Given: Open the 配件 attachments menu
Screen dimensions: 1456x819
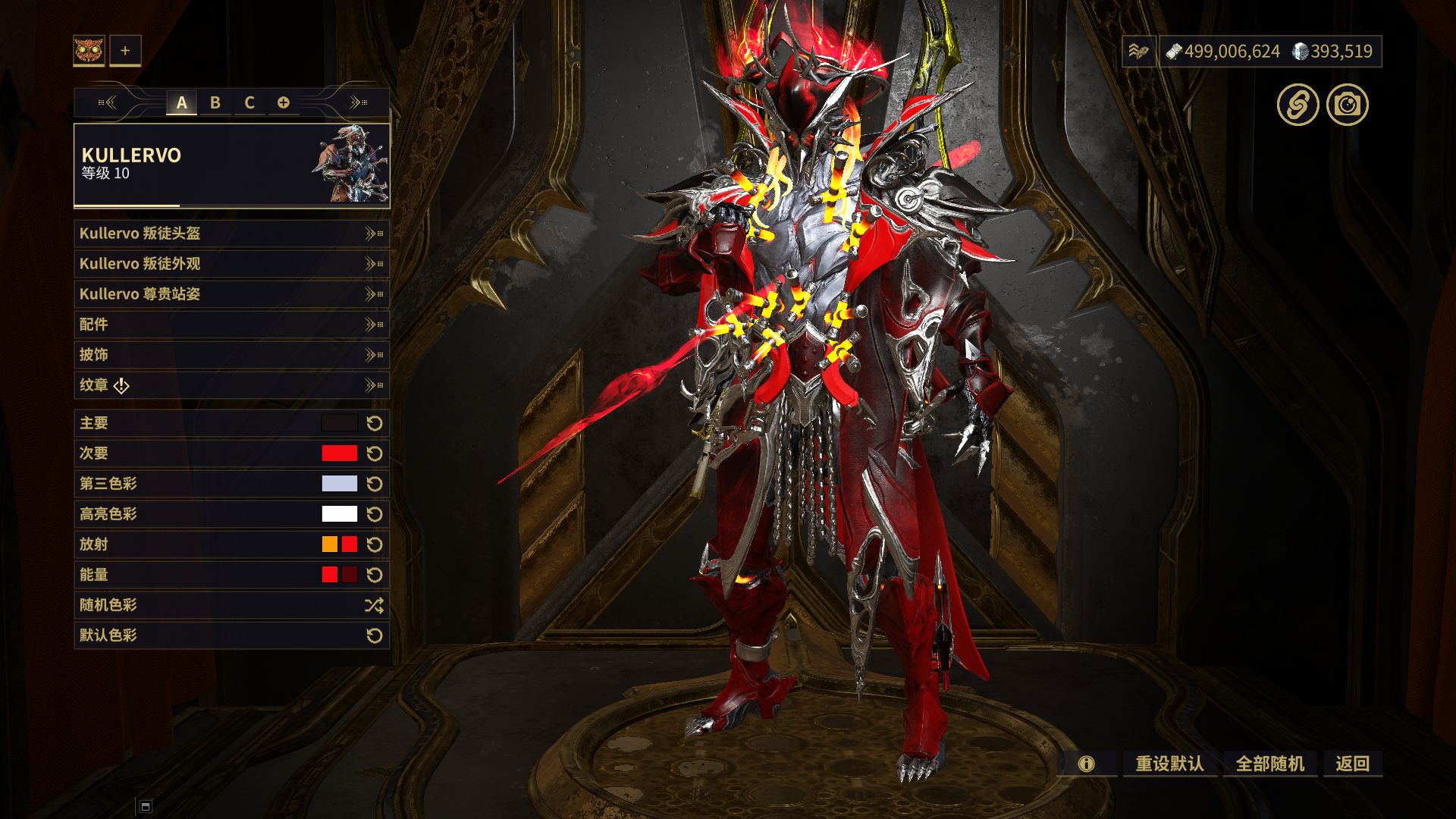Looking at the screenshot, I should 231,325.
